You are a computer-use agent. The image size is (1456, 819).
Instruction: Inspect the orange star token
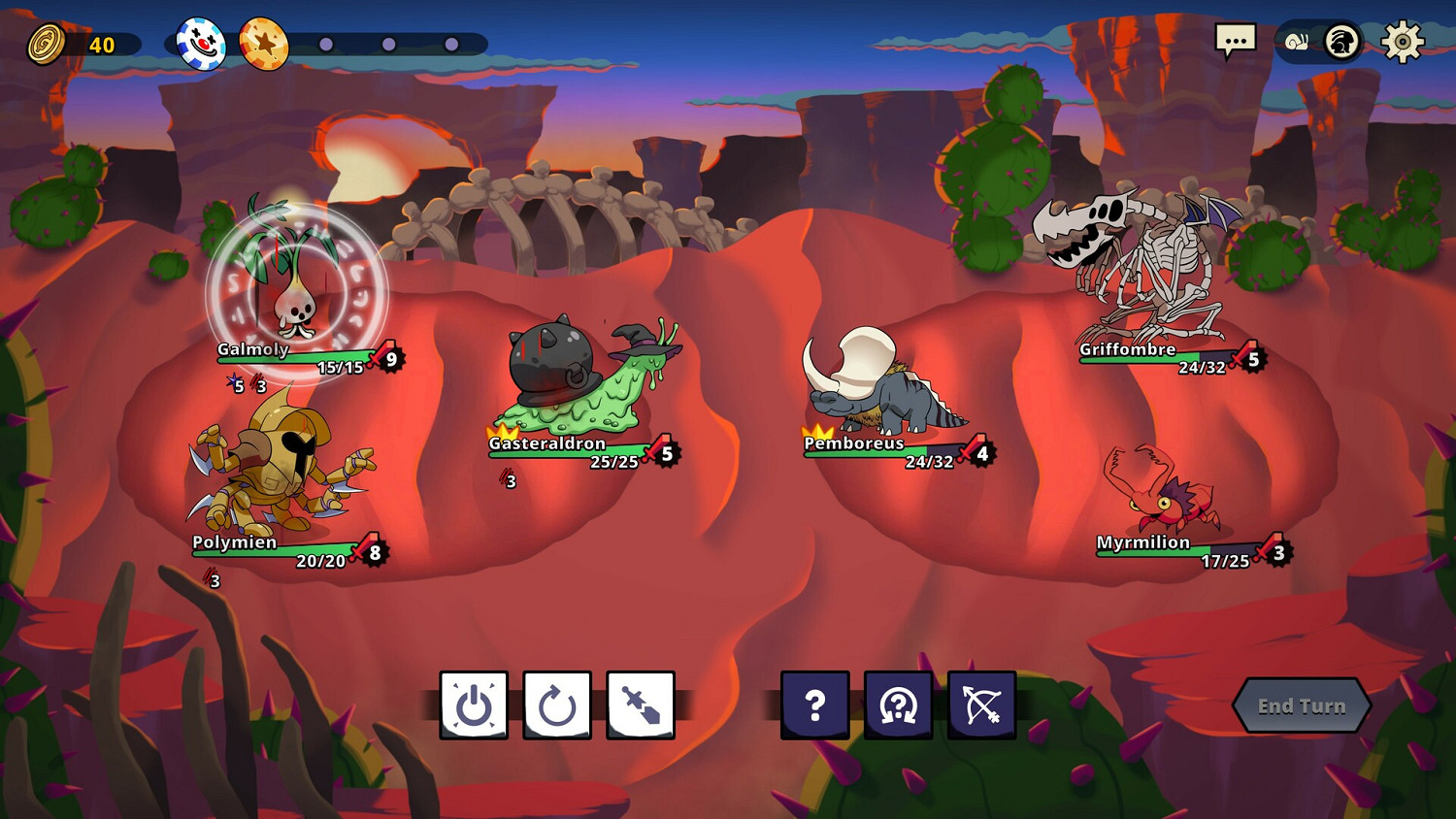click(264, 44)
